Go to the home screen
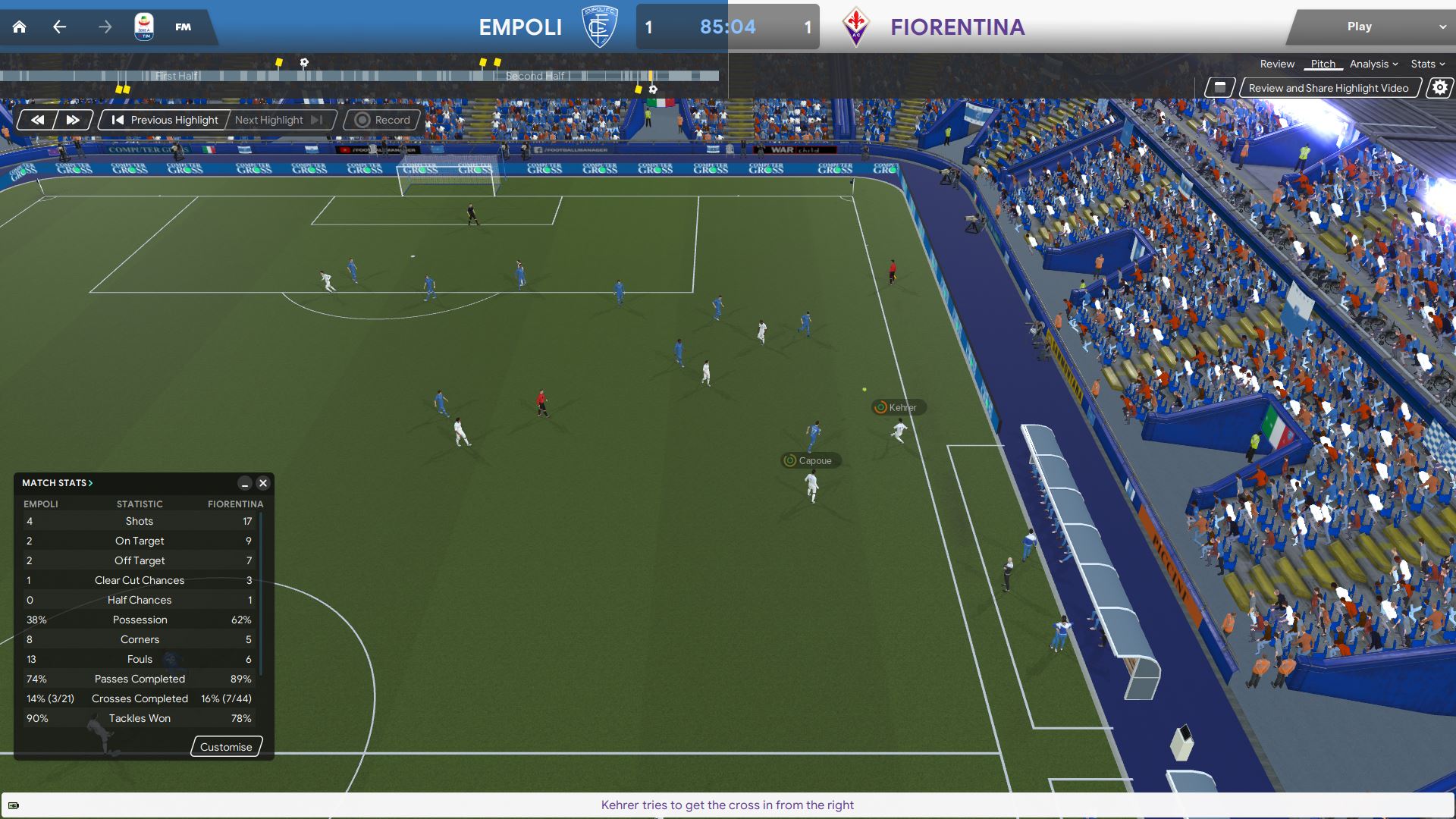This screenshot has width=1456, height=819. (x=20, y=27)
